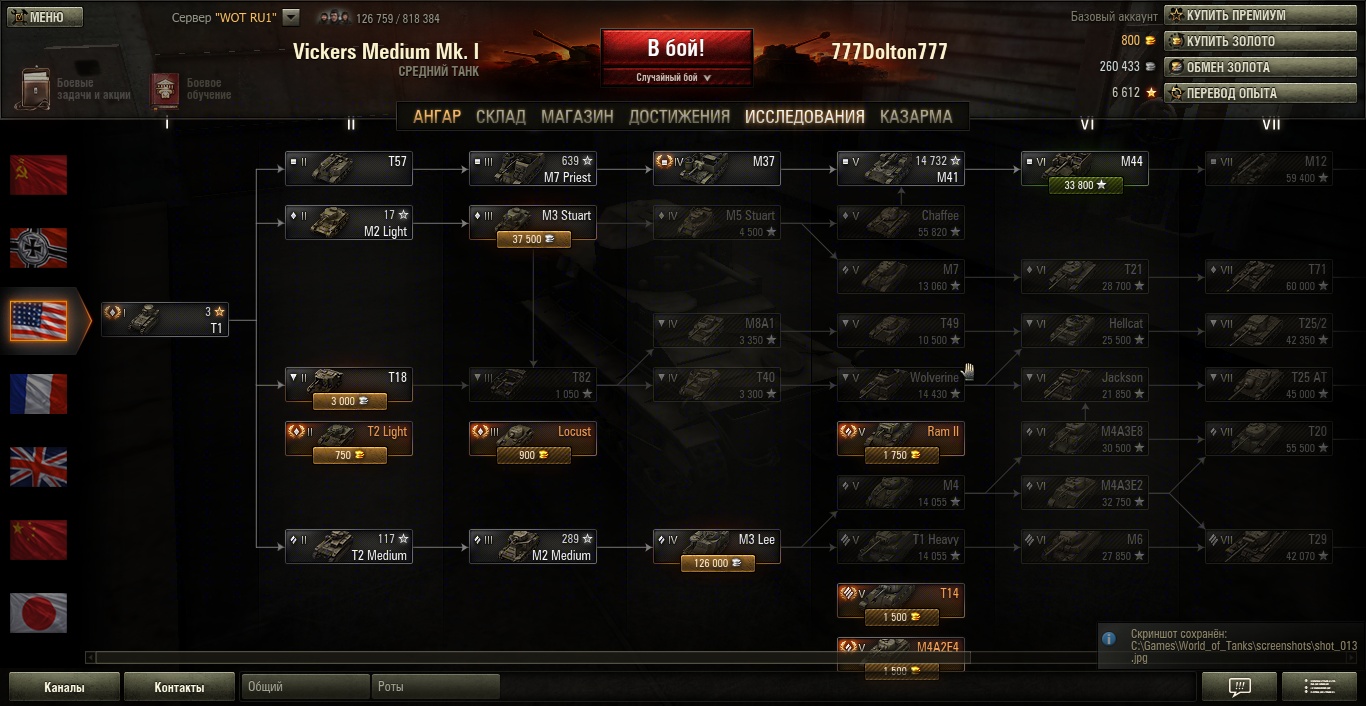Image resolution: width=1366 pixels, height=706 pixels.
Task: Open the Каналы chat channels
Action: (x=64, y=687)
